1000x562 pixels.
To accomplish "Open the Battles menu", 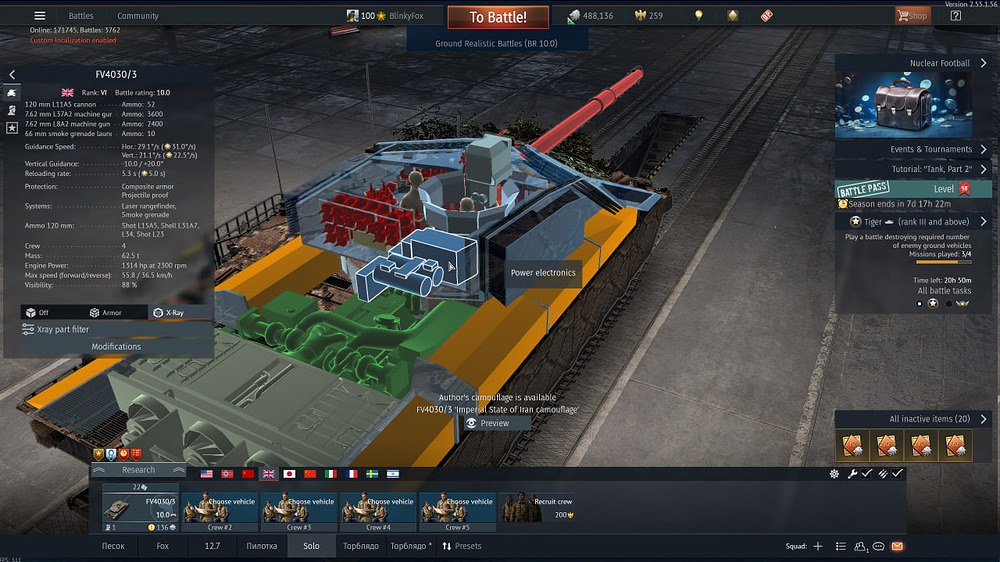I will 81,16.
